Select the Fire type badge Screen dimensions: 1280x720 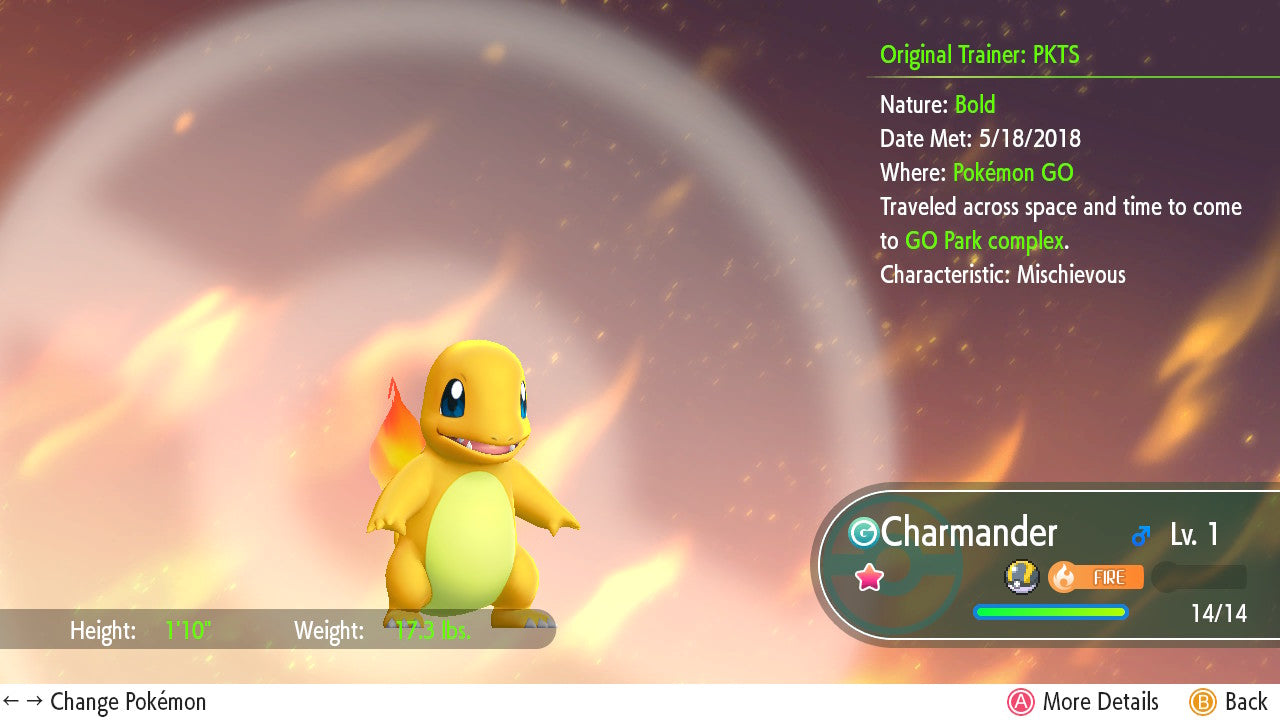1096,577
